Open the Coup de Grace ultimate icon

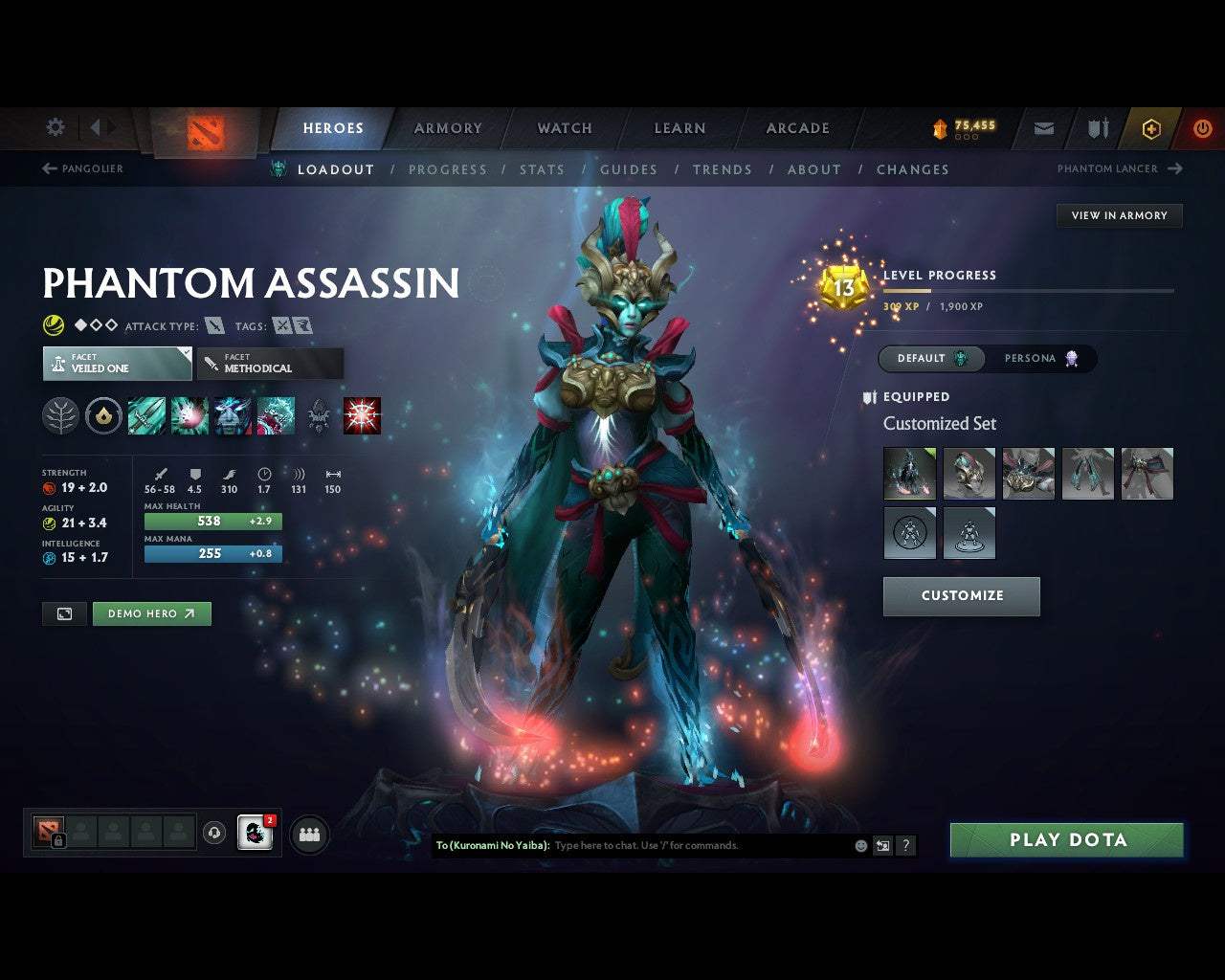(363, 415)
